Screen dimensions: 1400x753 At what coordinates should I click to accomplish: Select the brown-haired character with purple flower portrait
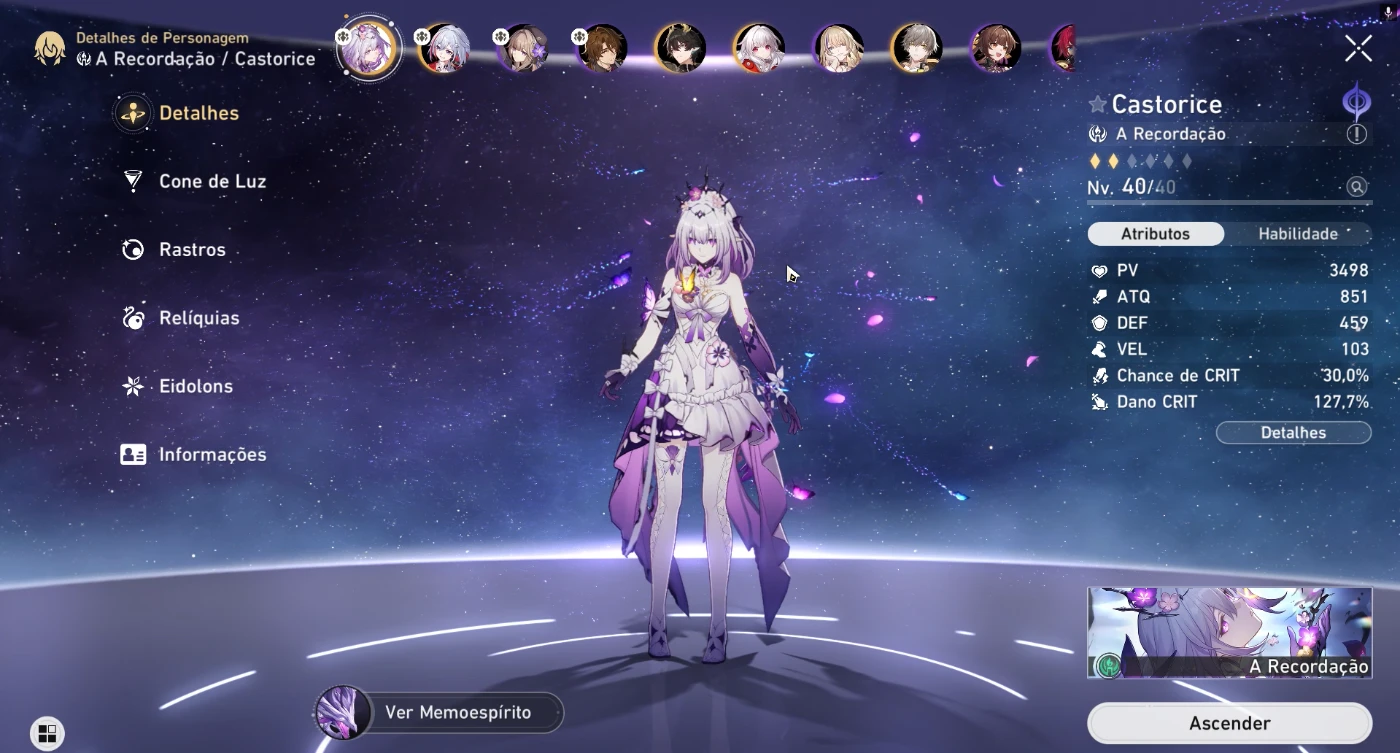pos(523,48)
